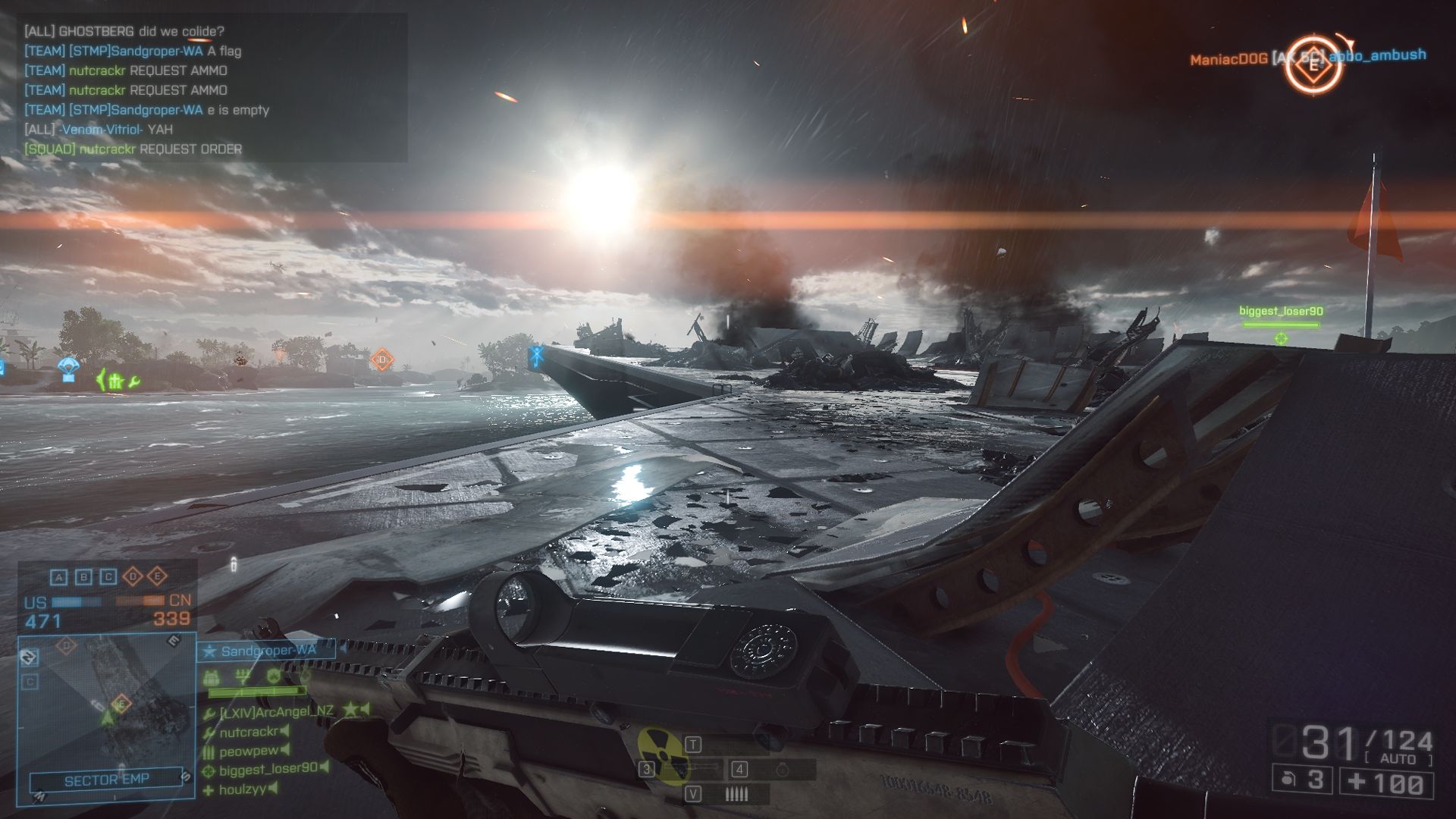Open the minimap in the corner
This screenshot has width=1456, height=819.
(106, 705)
